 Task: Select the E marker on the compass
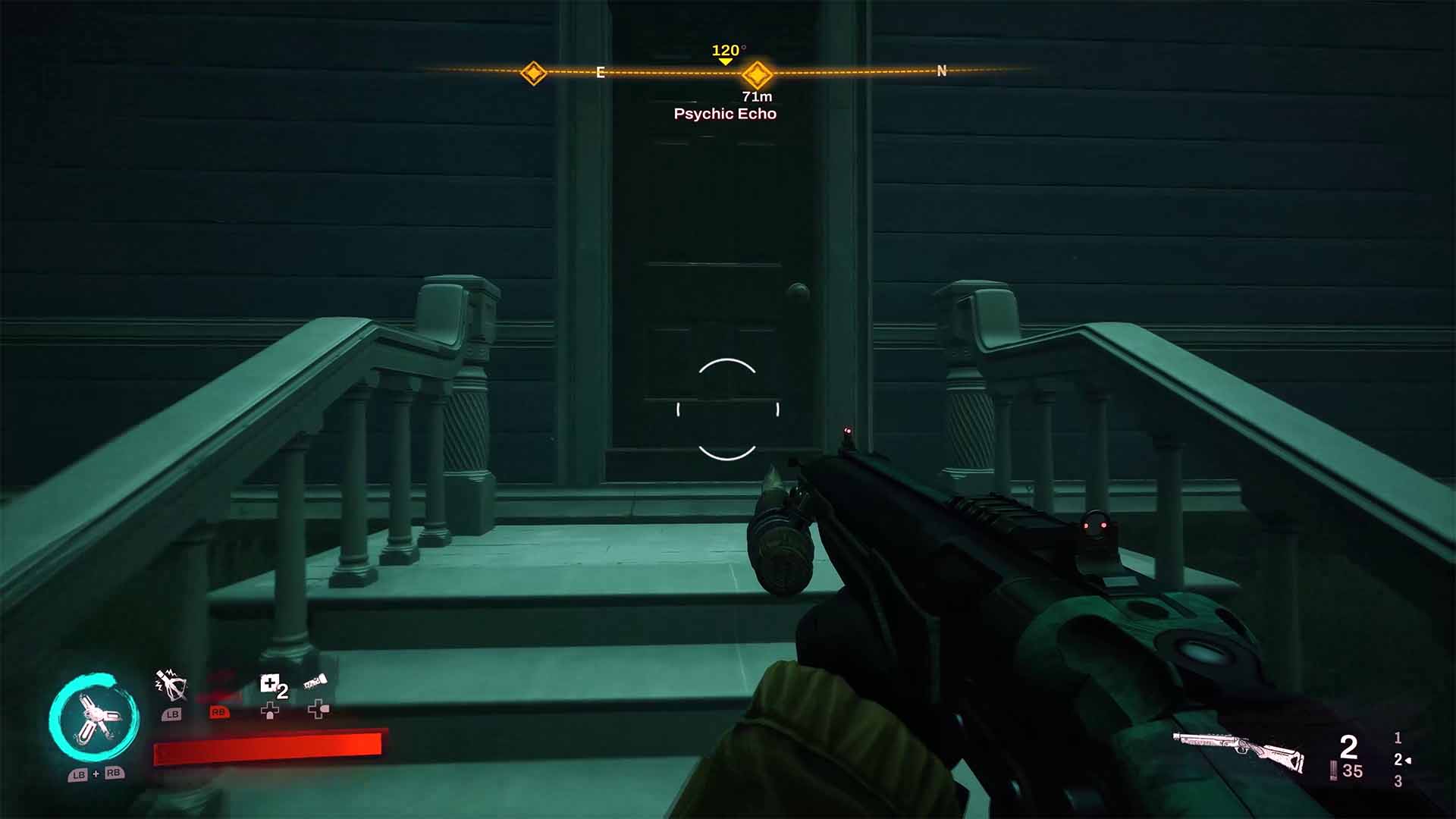(601, 73)
